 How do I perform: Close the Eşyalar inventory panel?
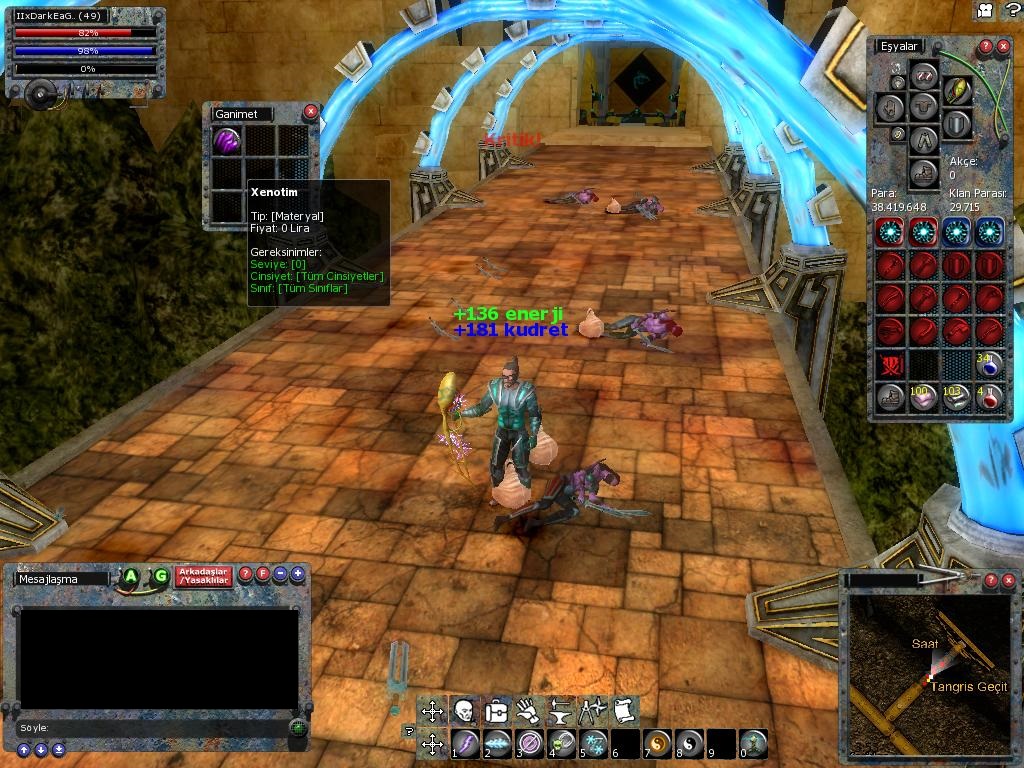pyautogui.click(x=1004, y=46)
